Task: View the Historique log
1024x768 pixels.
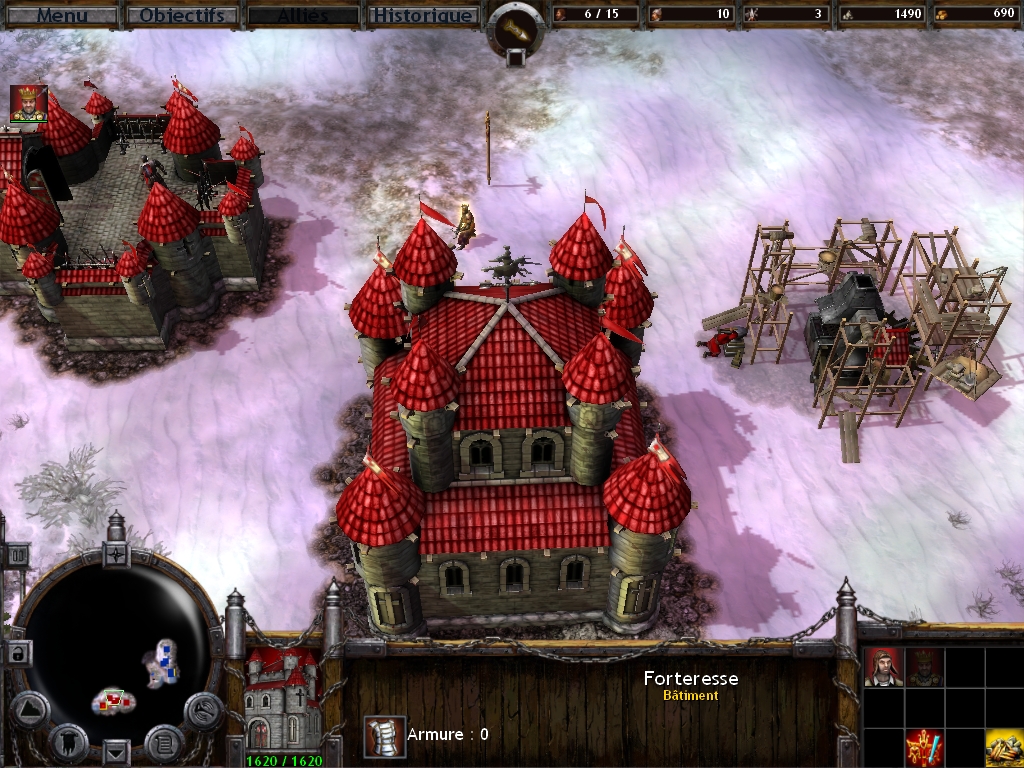Action: pos(422,15)
